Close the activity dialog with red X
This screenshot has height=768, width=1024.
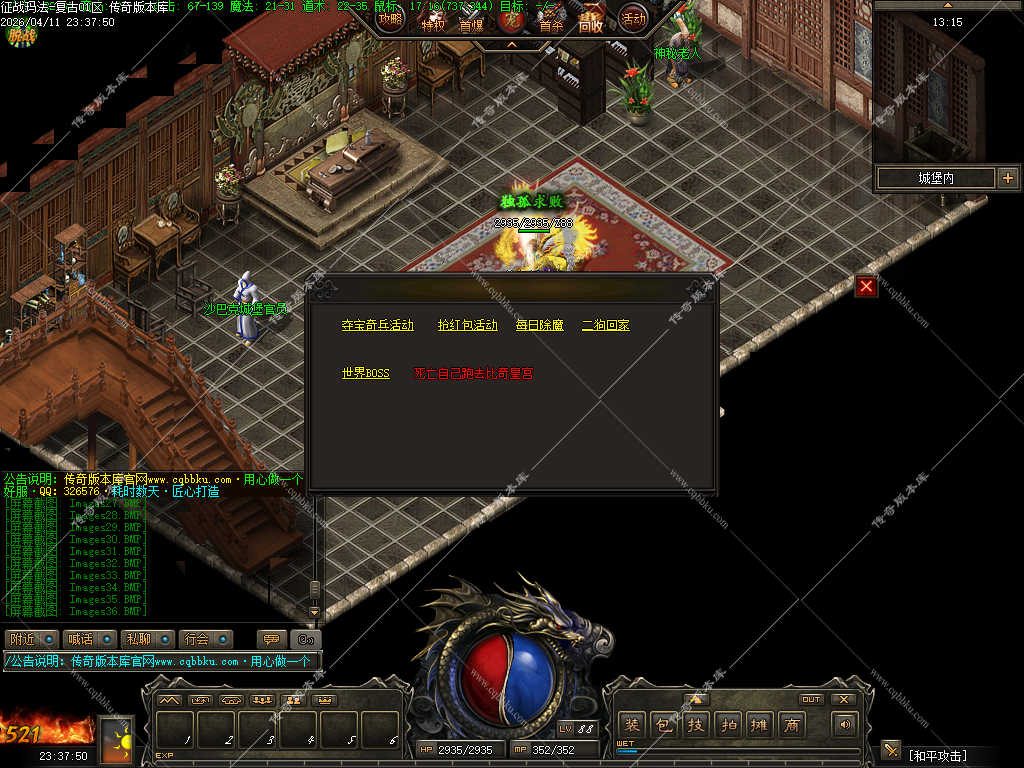(866, 287)
